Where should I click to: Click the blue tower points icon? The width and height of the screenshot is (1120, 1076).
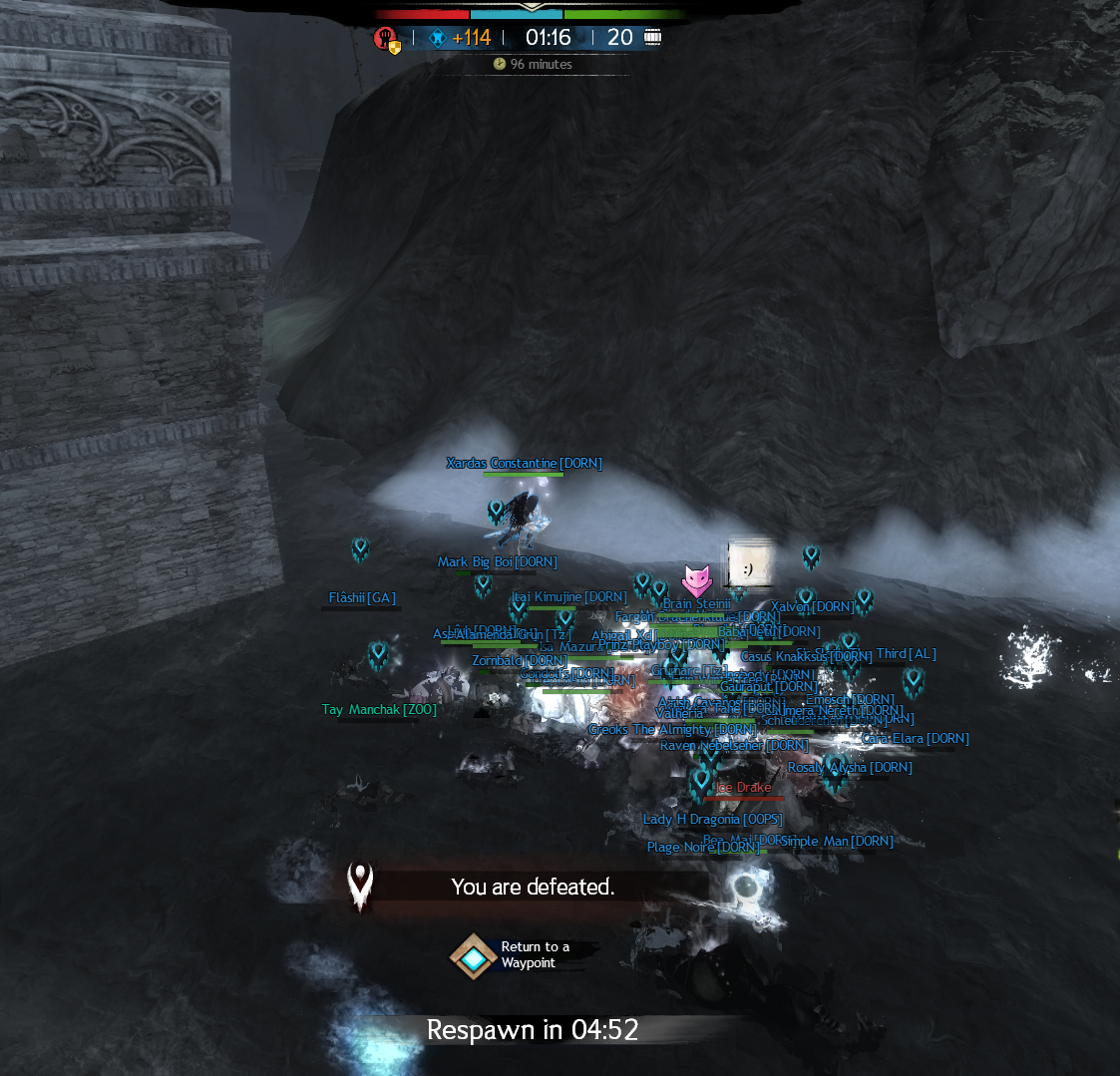click(x=437, y=38)
